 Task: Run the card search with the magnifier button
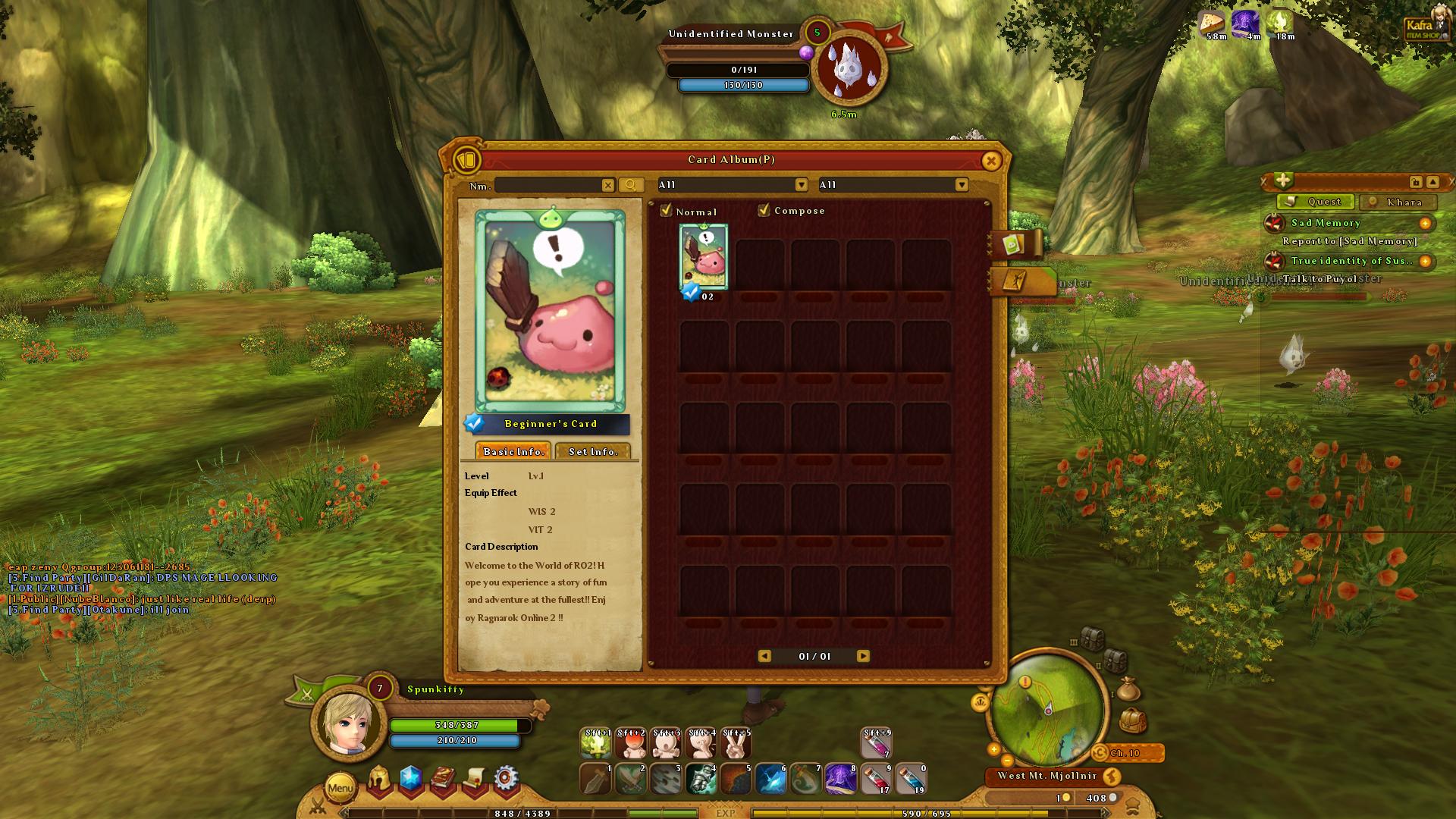tap(631, 185)
